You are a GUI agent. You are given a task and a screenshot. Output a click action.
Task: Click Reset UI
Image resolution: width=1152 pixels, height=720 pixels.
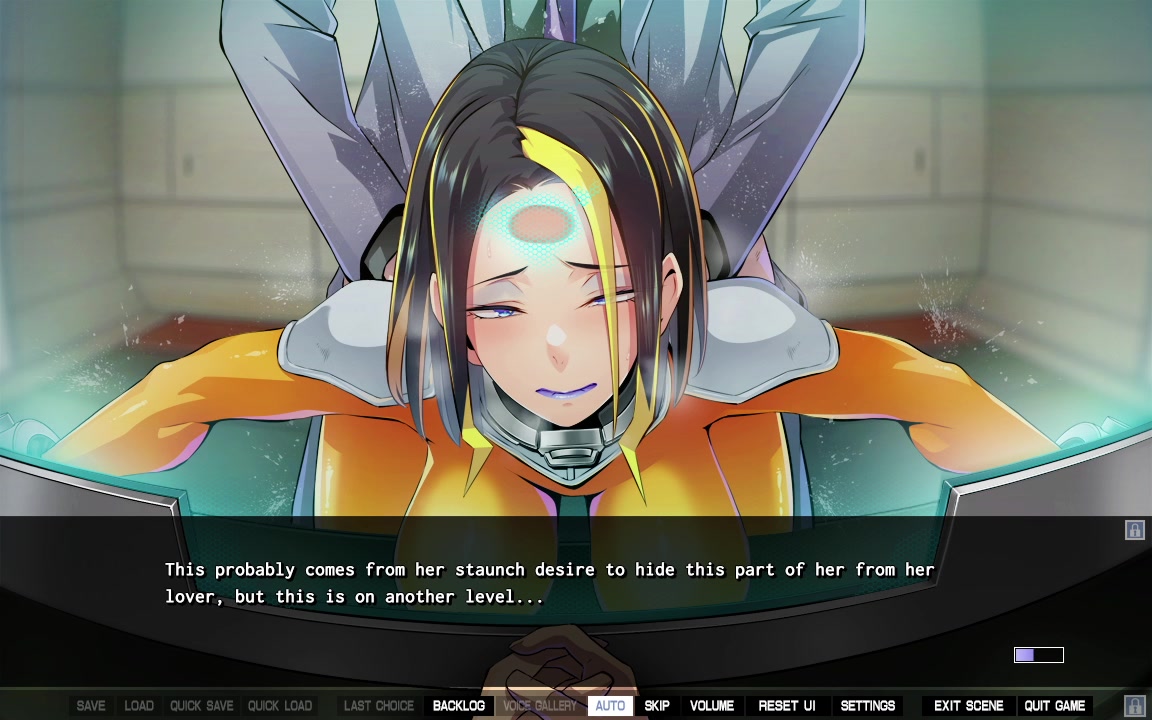787,706
